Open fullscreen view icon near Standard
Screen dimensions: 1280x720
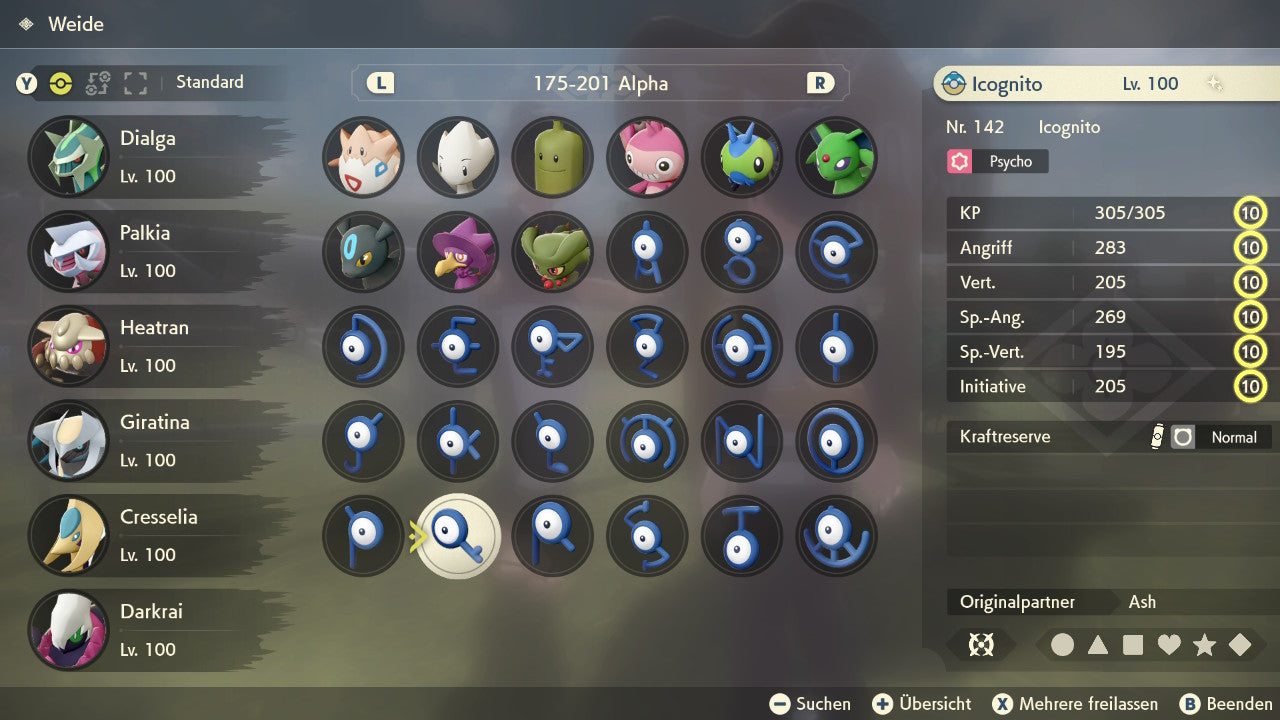136,83
